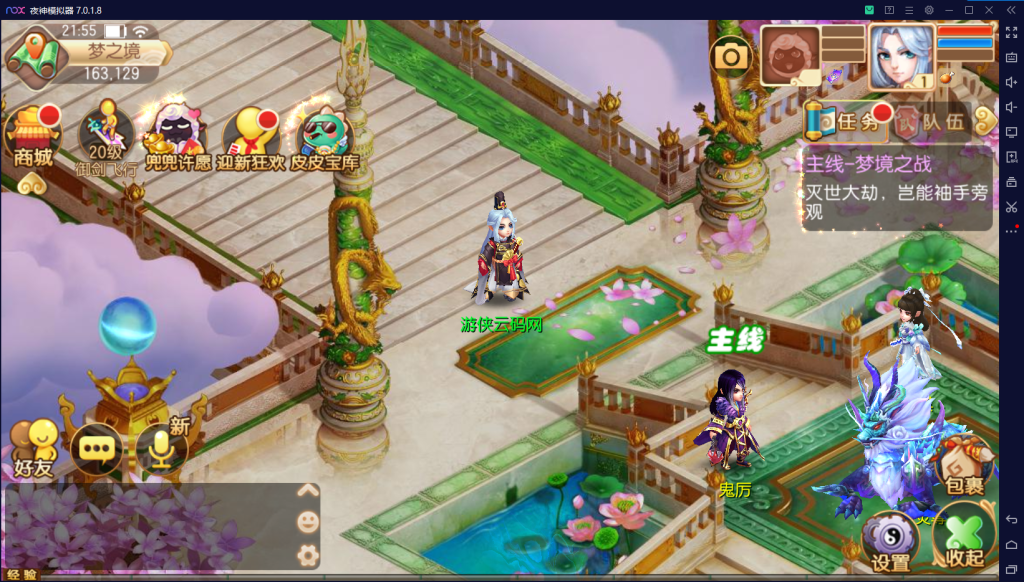Open the 迎新狂欢 event
The width and height of the screenshot is (1024, 582).
251,138
